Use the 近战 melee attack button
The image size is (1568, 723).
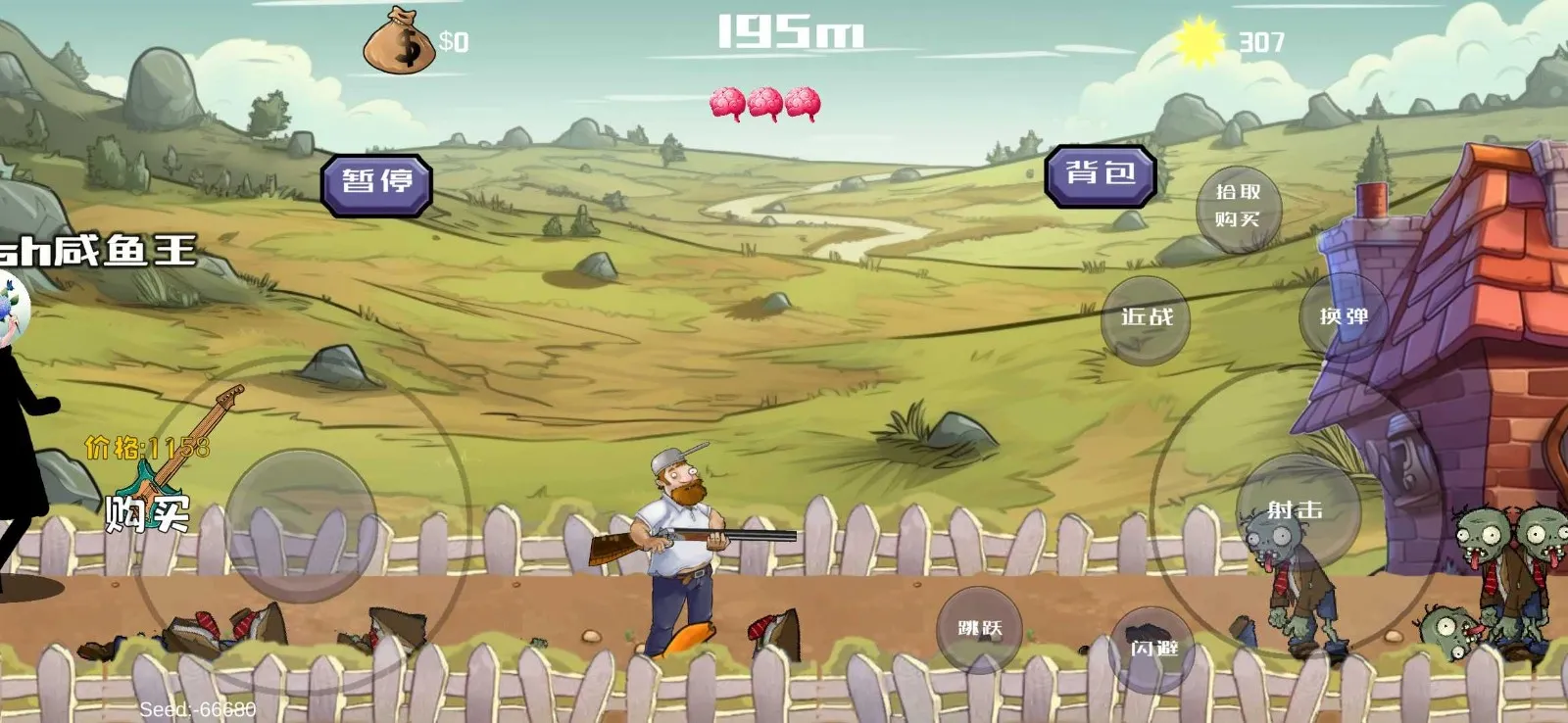point(1146,318)
